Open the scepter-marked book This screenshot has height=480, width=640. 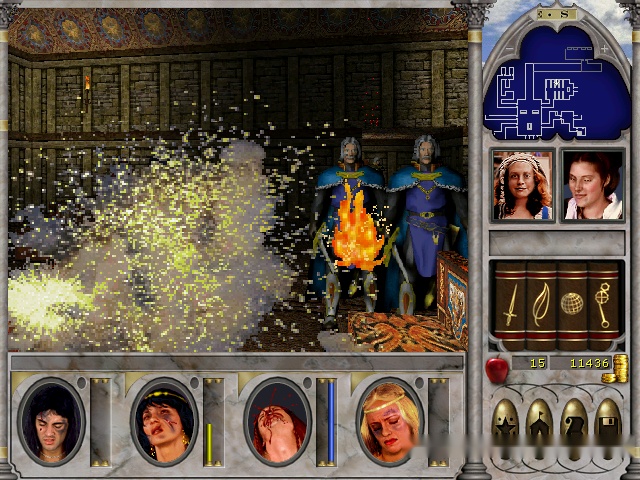(602, 300)
